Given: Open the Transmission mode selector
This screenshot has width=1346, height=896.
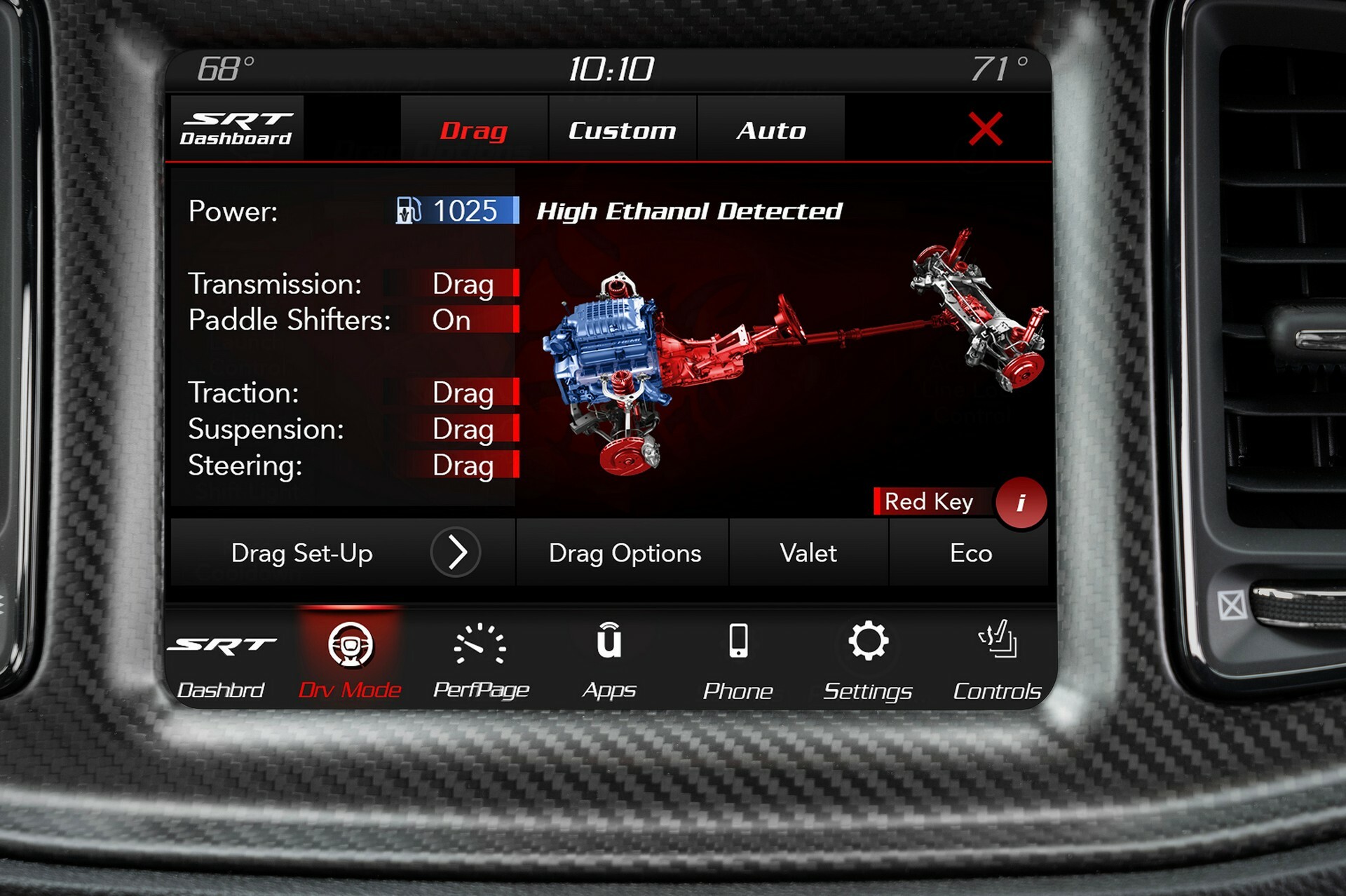Looking at the screenshot, I should (x=464, y=285).
